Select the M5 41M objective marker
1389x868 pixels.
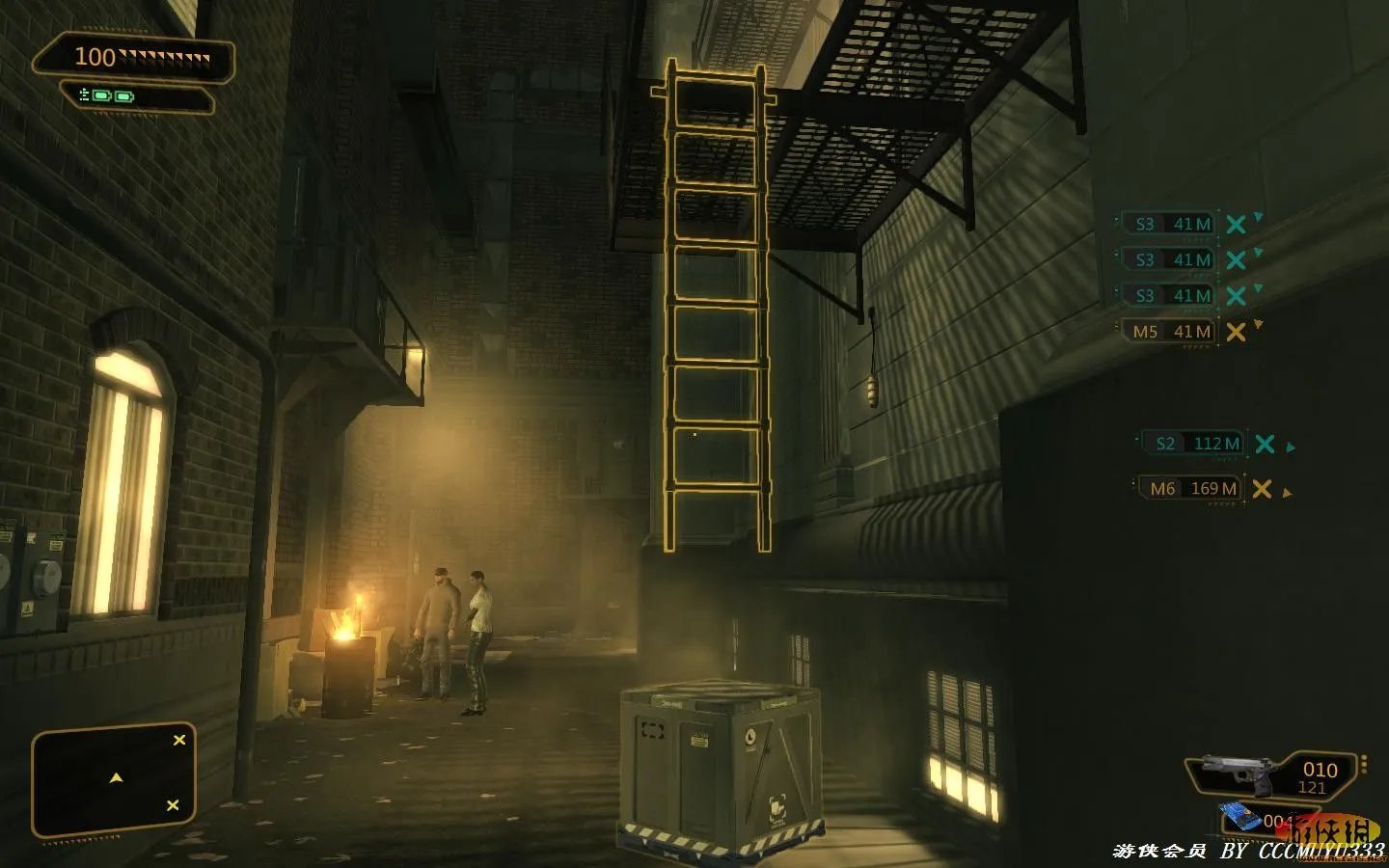point(1170,332)
